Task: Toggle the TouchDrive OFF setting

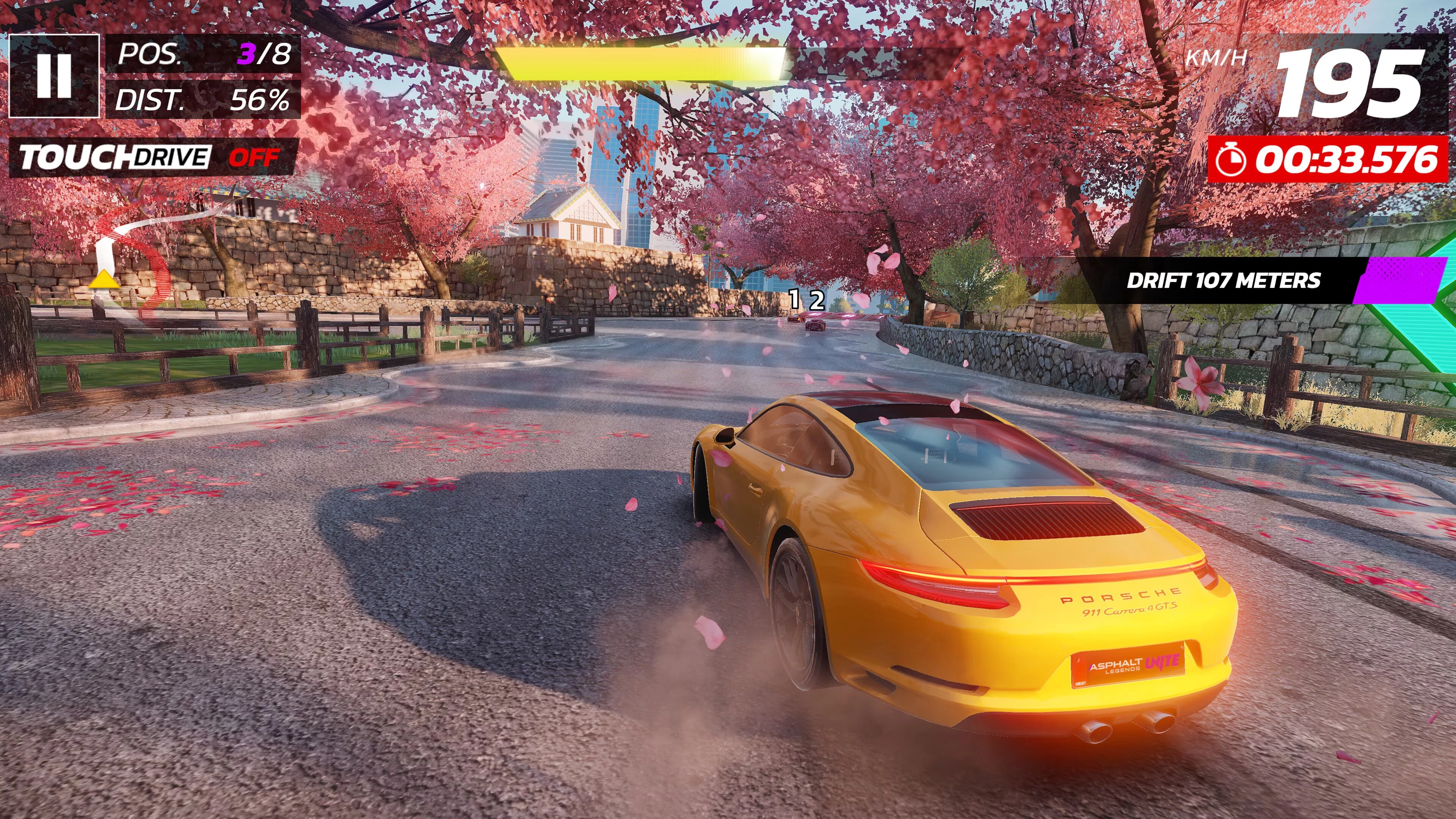Action: pyautogui.click(x=152, y=157)
